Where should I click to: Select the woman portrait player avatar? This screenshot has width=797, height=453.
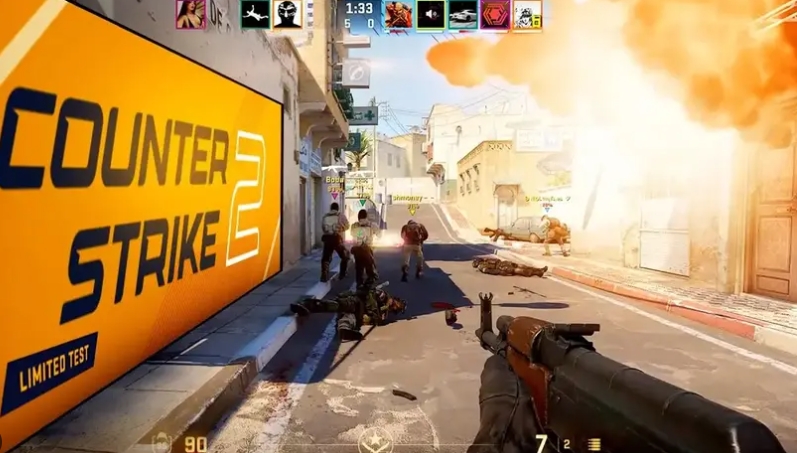click(x=190, y=13)
